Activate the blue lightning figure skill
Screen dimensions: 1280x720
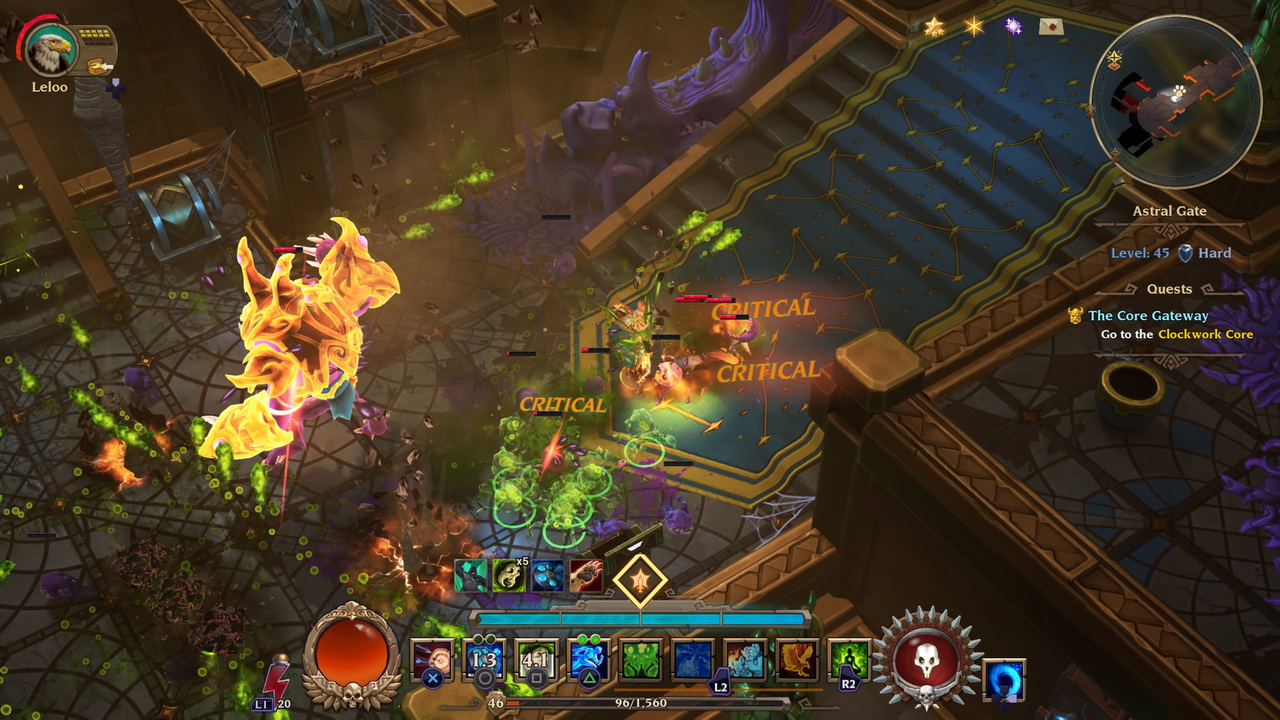click(x=589, y=660)
